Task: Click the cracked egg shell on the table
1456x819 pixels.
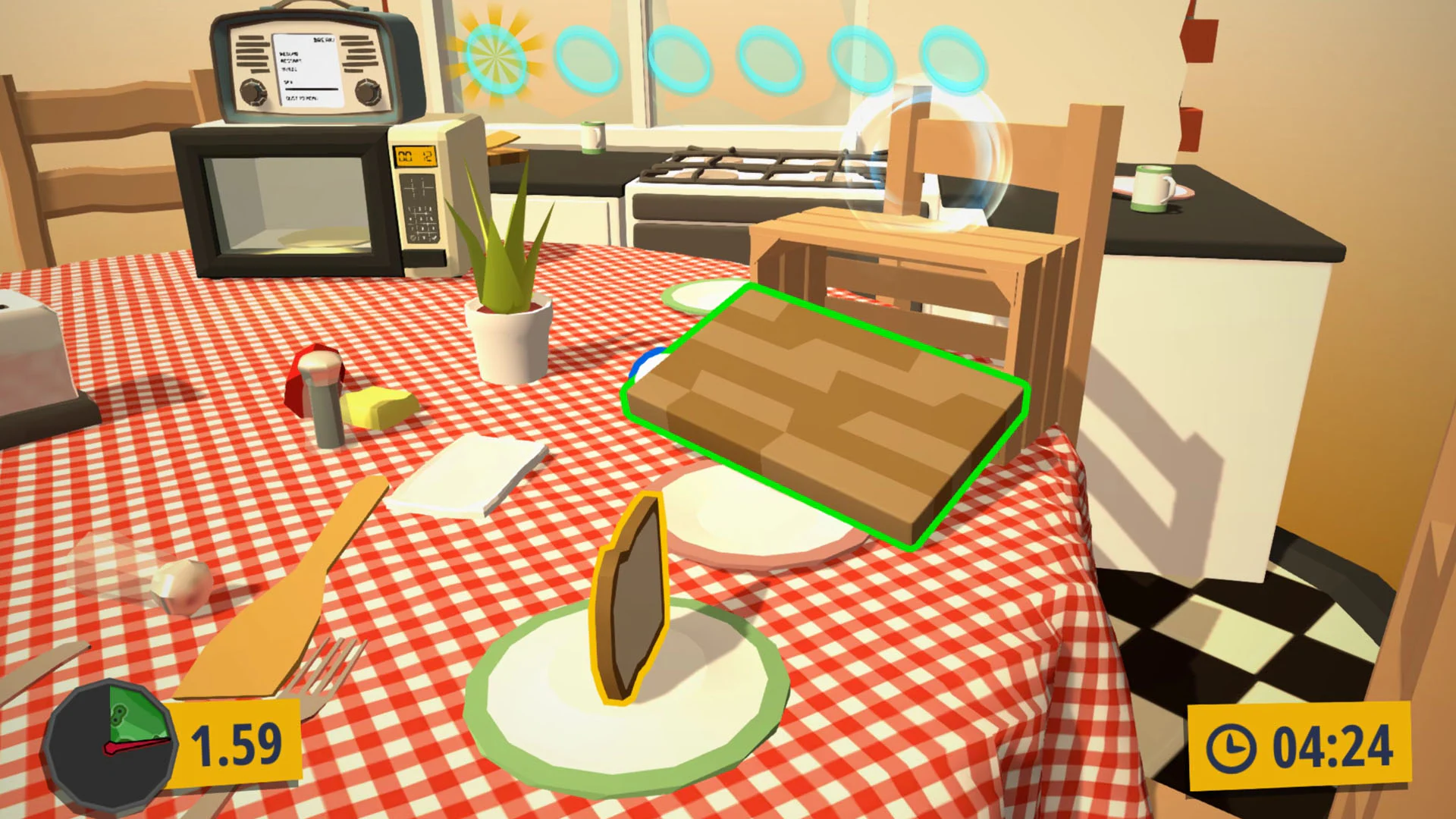Action: coord(182,588)
